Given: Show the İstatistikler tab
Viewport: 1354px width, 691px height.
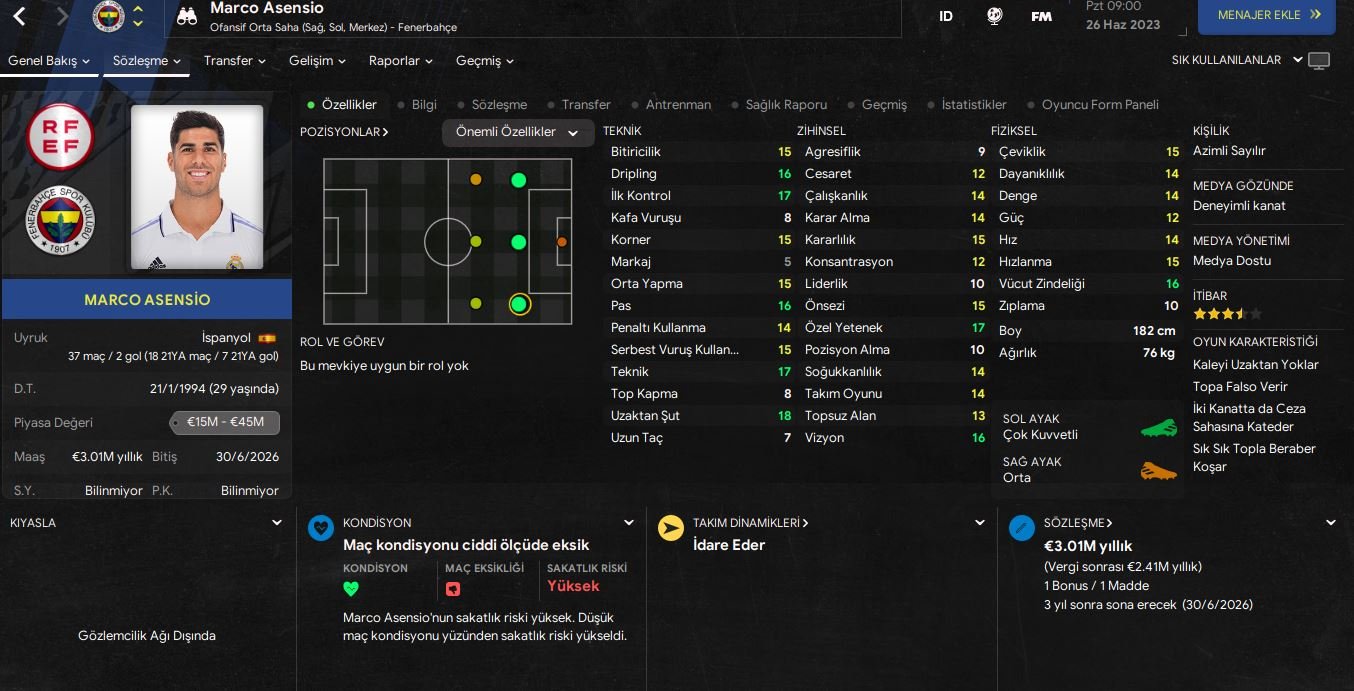Looking at the screenshot, I should 973,105.
